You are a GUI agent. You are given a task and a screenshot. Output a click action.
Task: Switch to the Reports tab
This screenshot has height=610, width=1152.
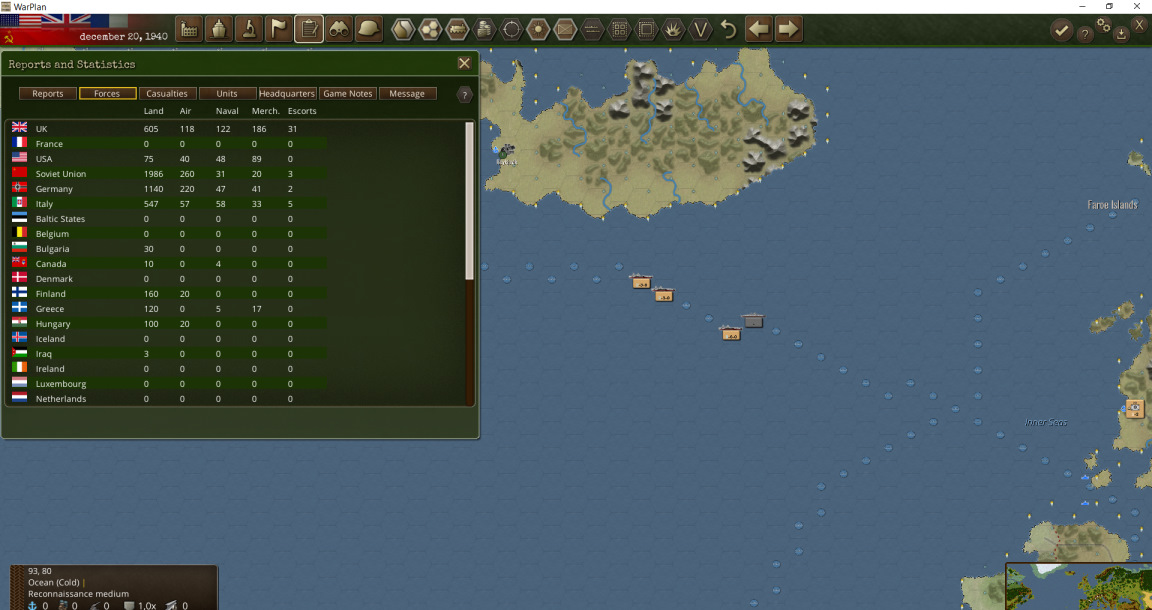coord(48,94)
